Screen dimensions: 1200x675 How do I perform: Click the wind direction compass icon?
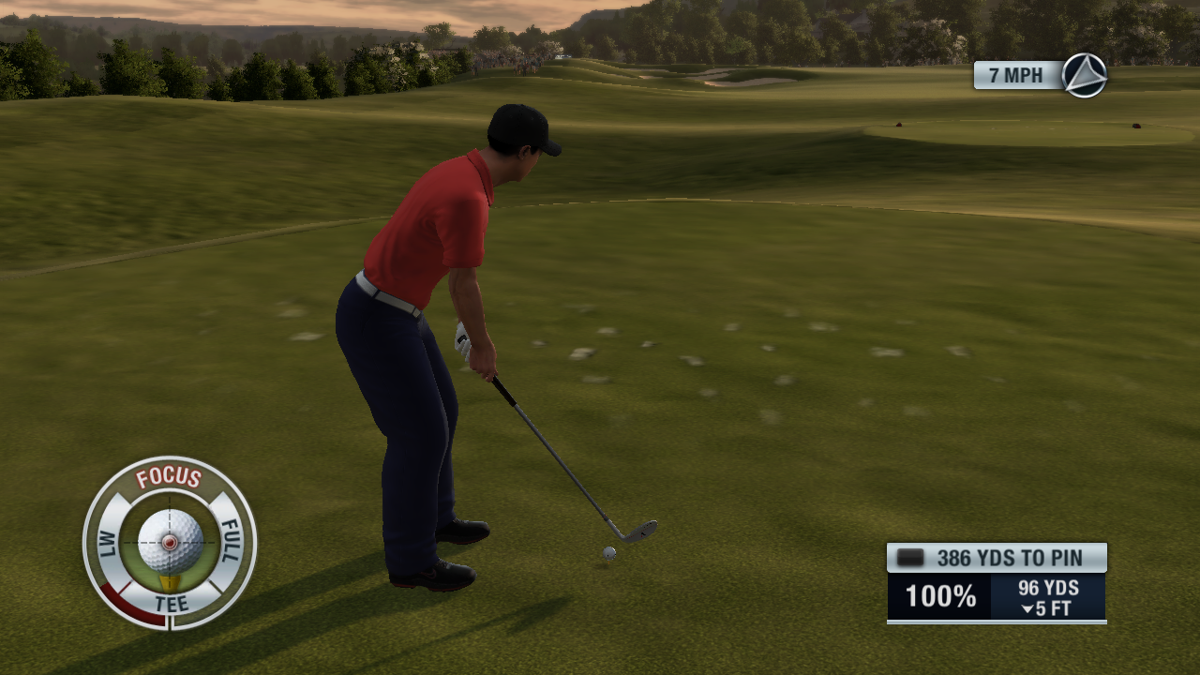(x=1084, y=75)
